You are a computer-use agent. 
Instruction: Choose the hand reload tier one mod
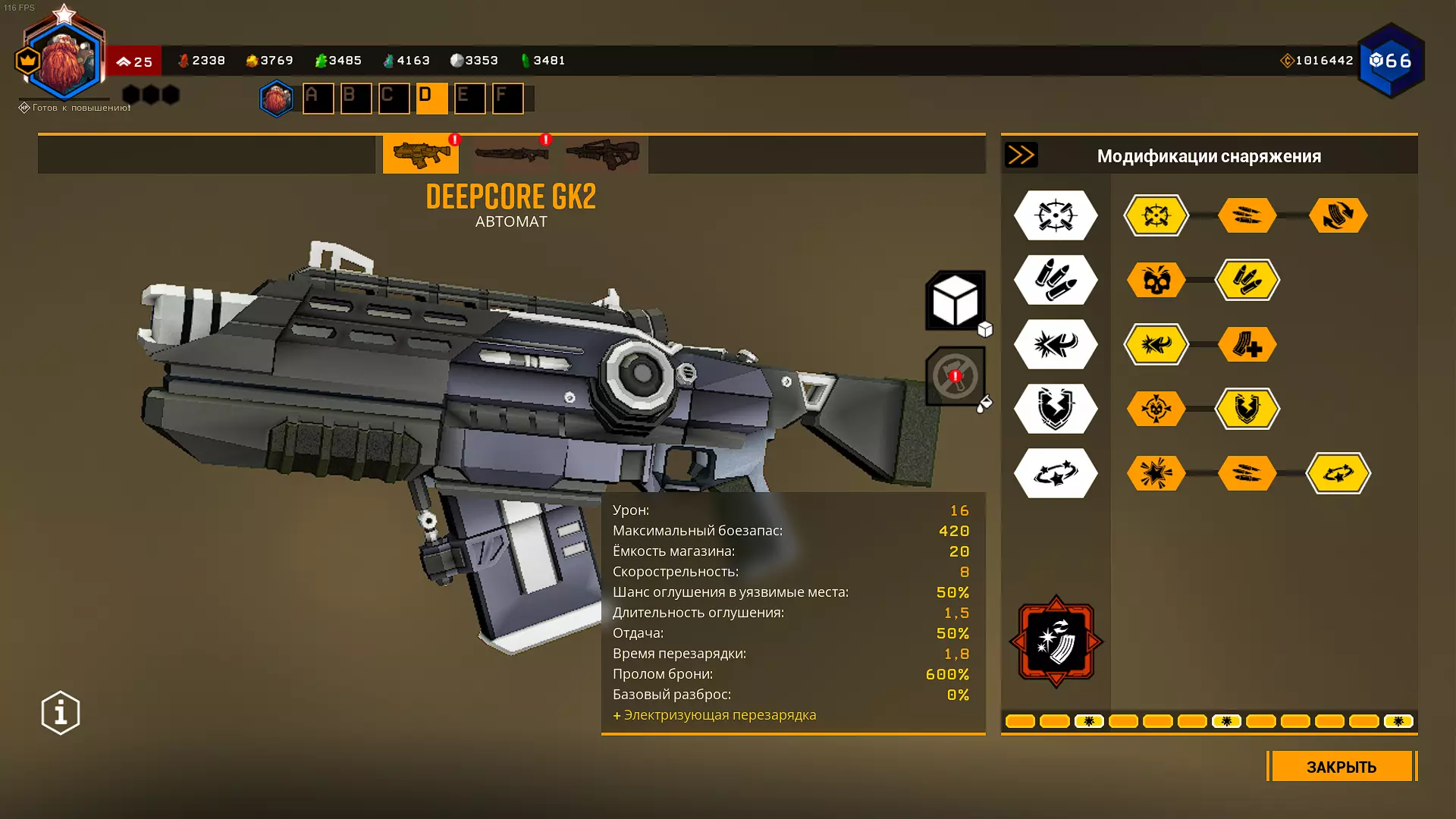click(1338, 215)
